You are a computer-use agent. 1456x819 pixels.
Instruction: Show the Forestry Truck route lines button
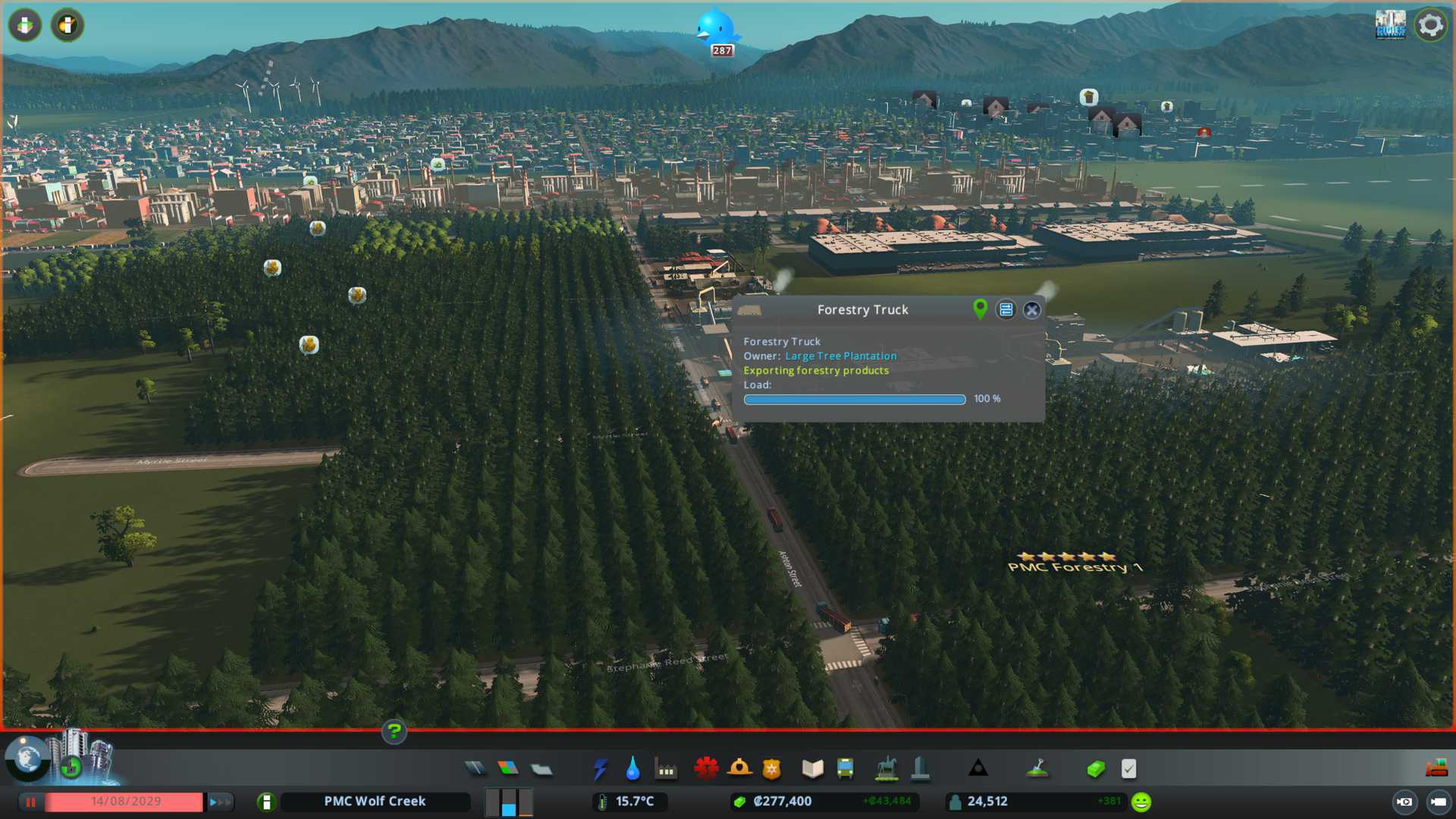tap(1006, 309)
